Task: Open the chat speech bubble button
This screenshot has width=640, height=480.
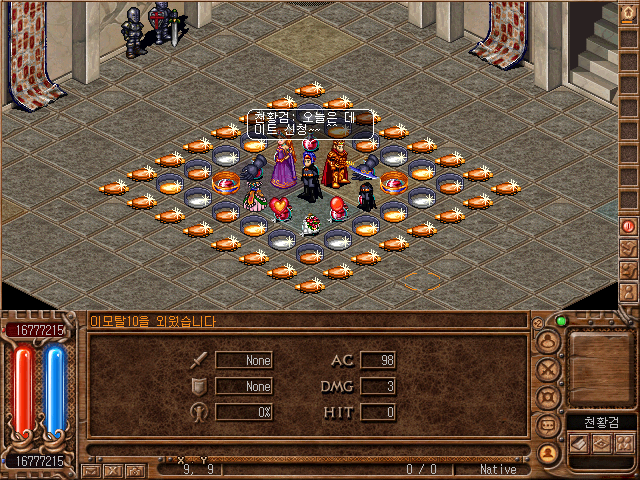Action: [x=547, y=425]
